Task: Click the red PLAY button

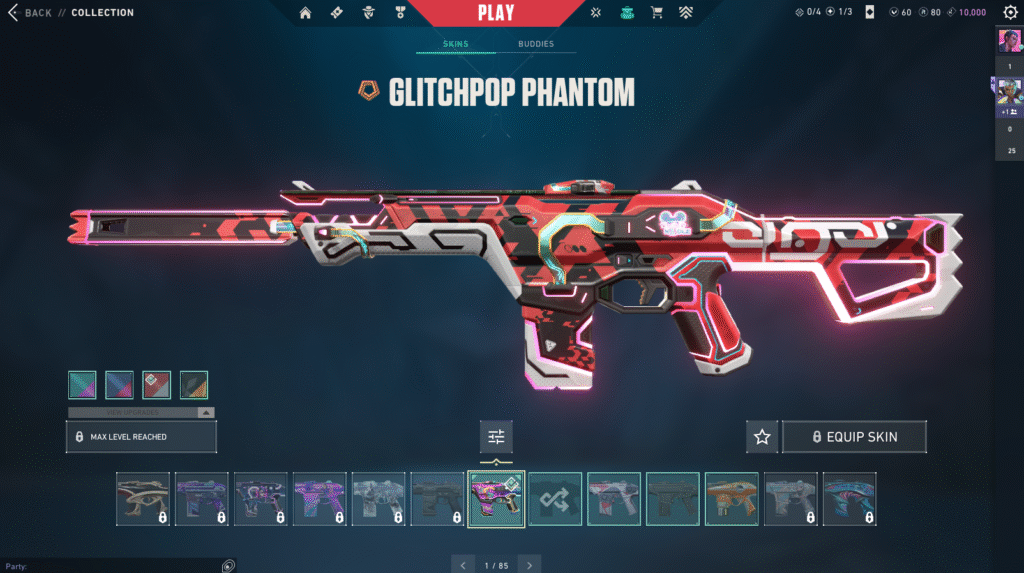Action: 496,13
